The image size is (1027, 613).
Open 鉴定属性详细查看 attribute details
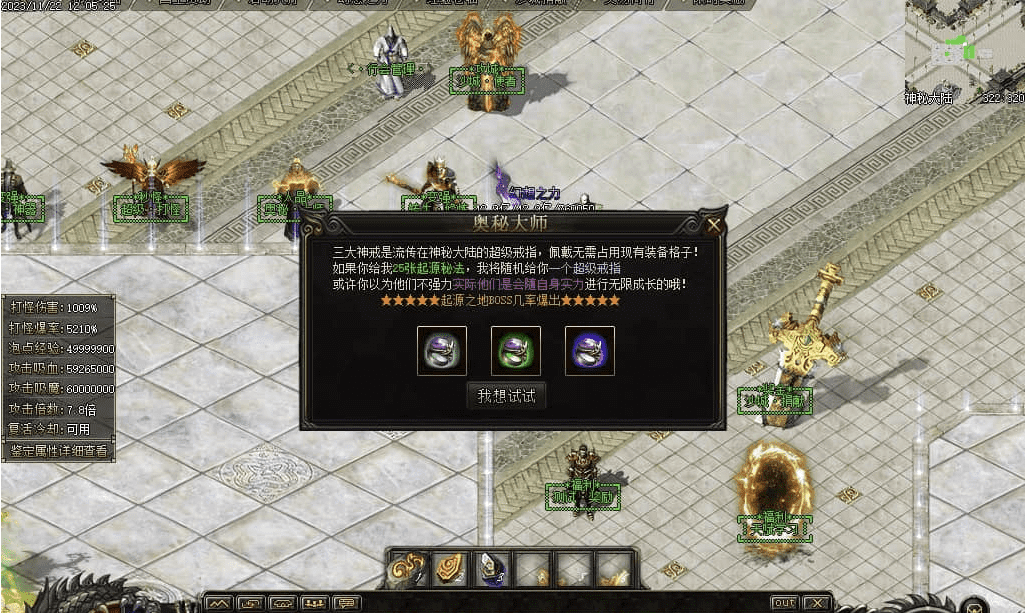pos(58,451)
